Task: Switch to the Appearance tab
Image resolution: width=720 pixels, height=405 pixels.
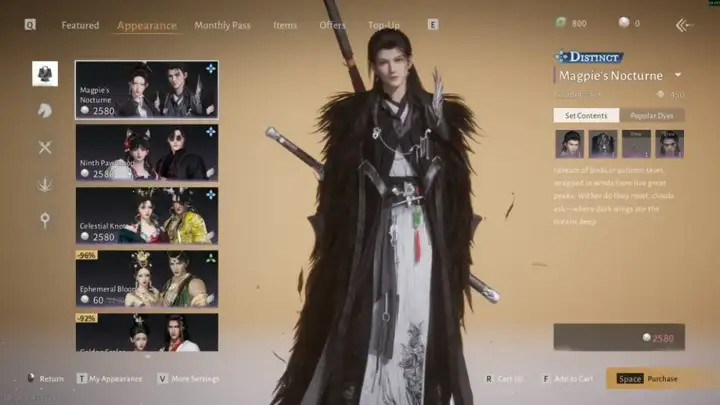Action: coord(146,25)
